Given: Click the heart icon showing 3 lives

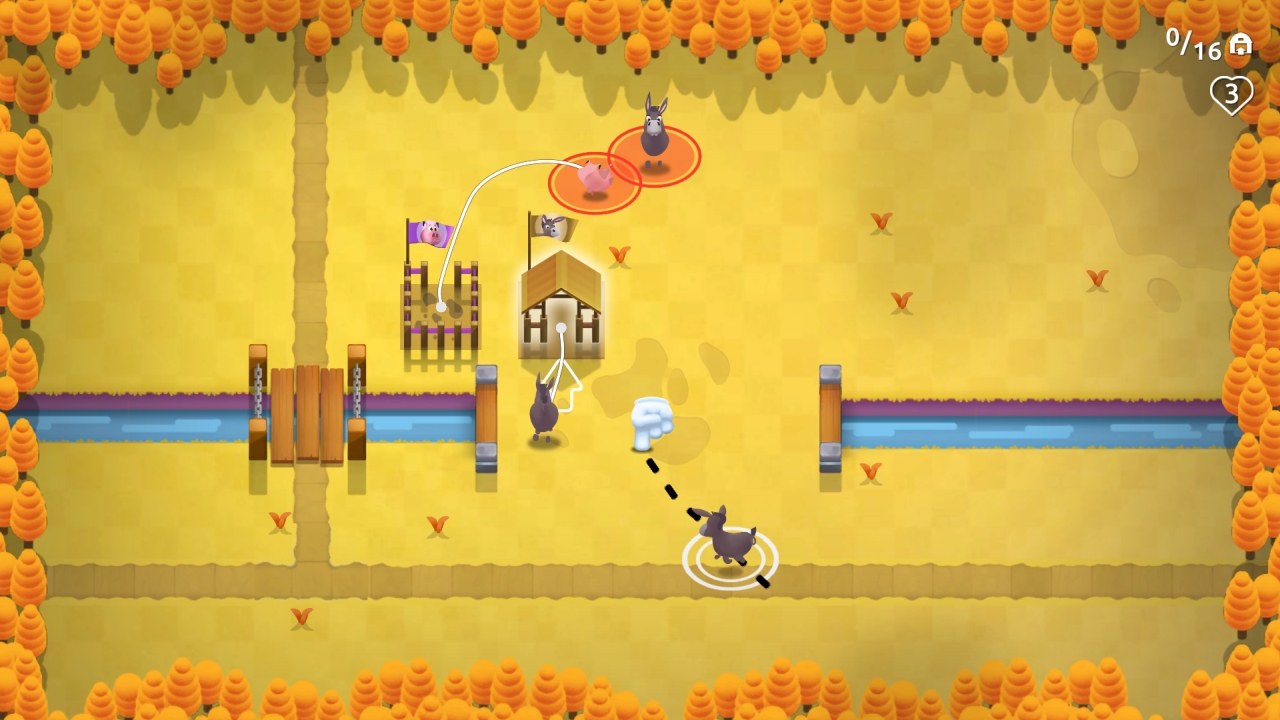Looking at the screenshot, I should 1231,95.
